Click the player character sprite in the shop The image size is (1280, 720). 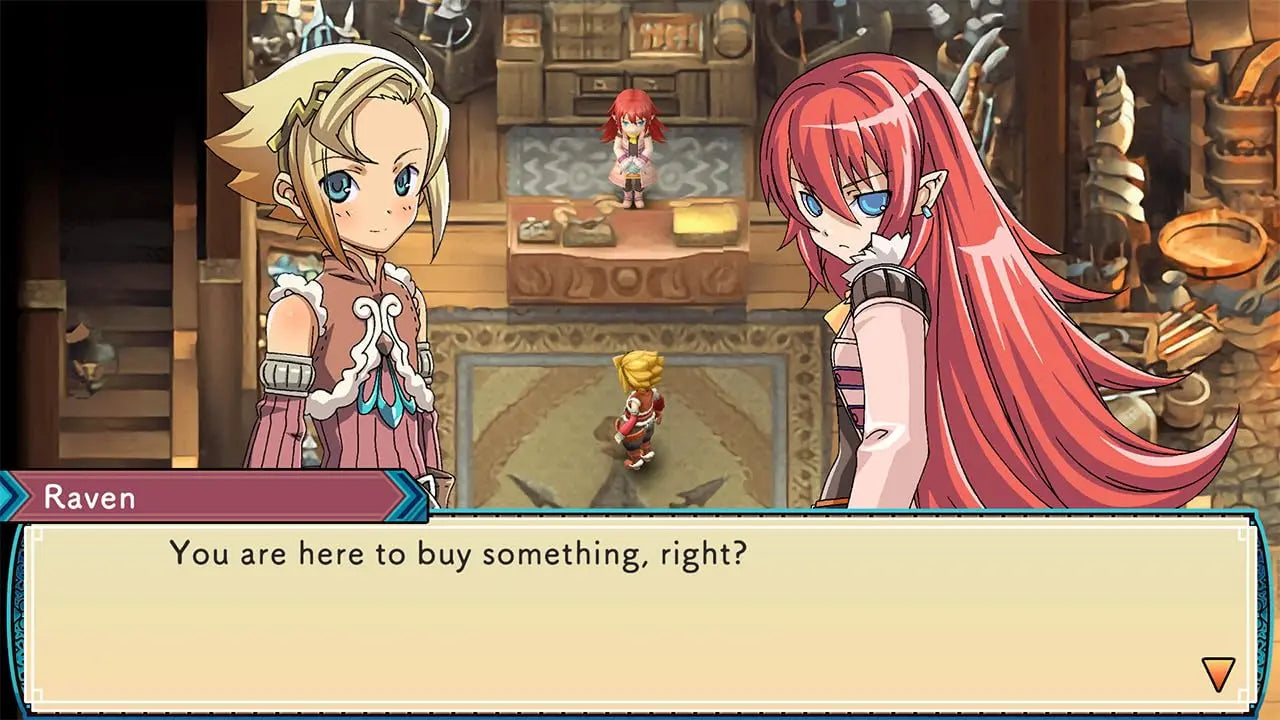tap(640, 410)
